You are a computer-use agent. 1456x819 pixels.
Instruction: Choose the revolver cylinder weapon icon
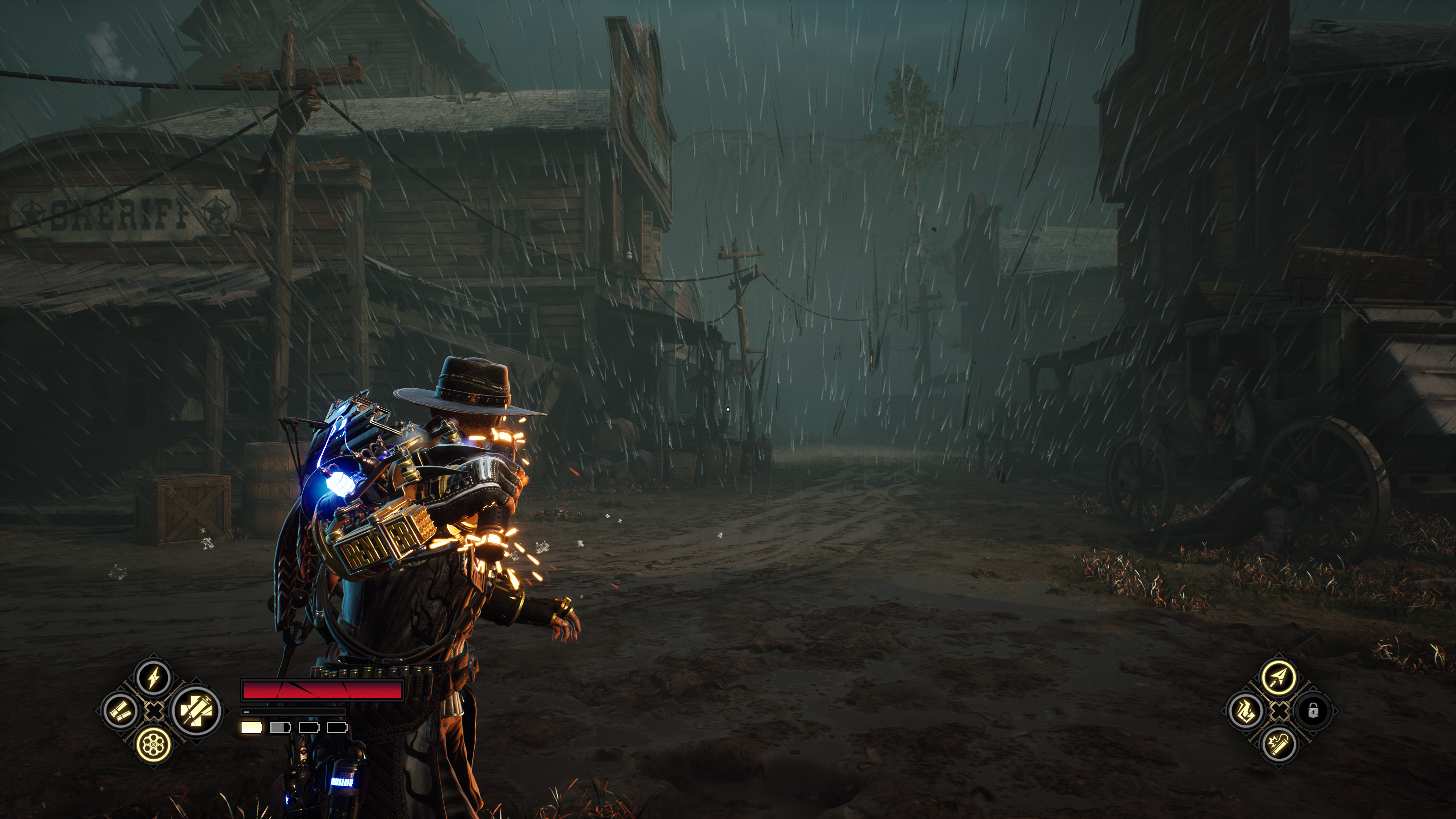(154, 744)
